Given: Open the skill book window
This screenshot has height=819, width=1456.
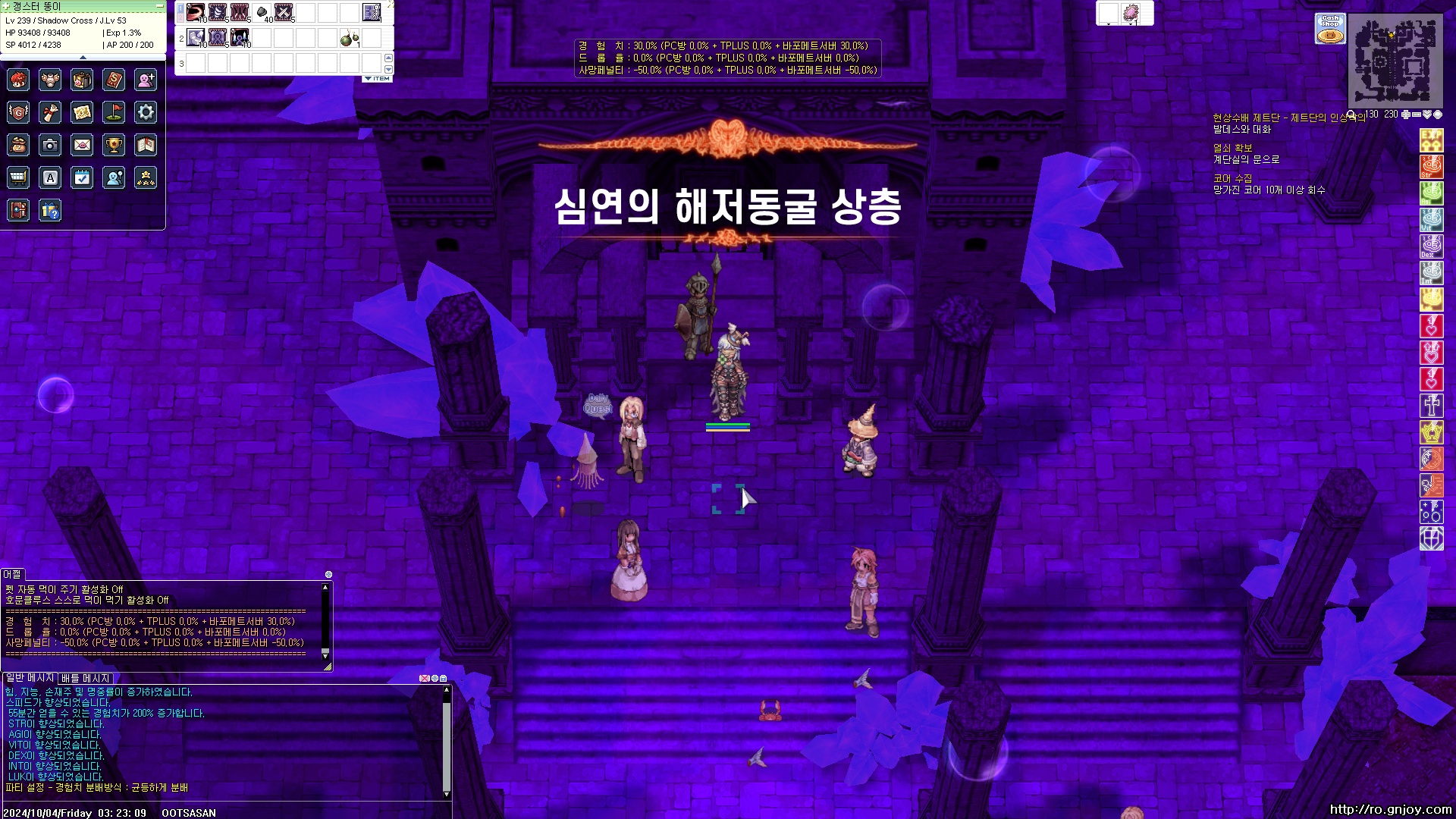Looking at the screenshot, I should point(114,80).
